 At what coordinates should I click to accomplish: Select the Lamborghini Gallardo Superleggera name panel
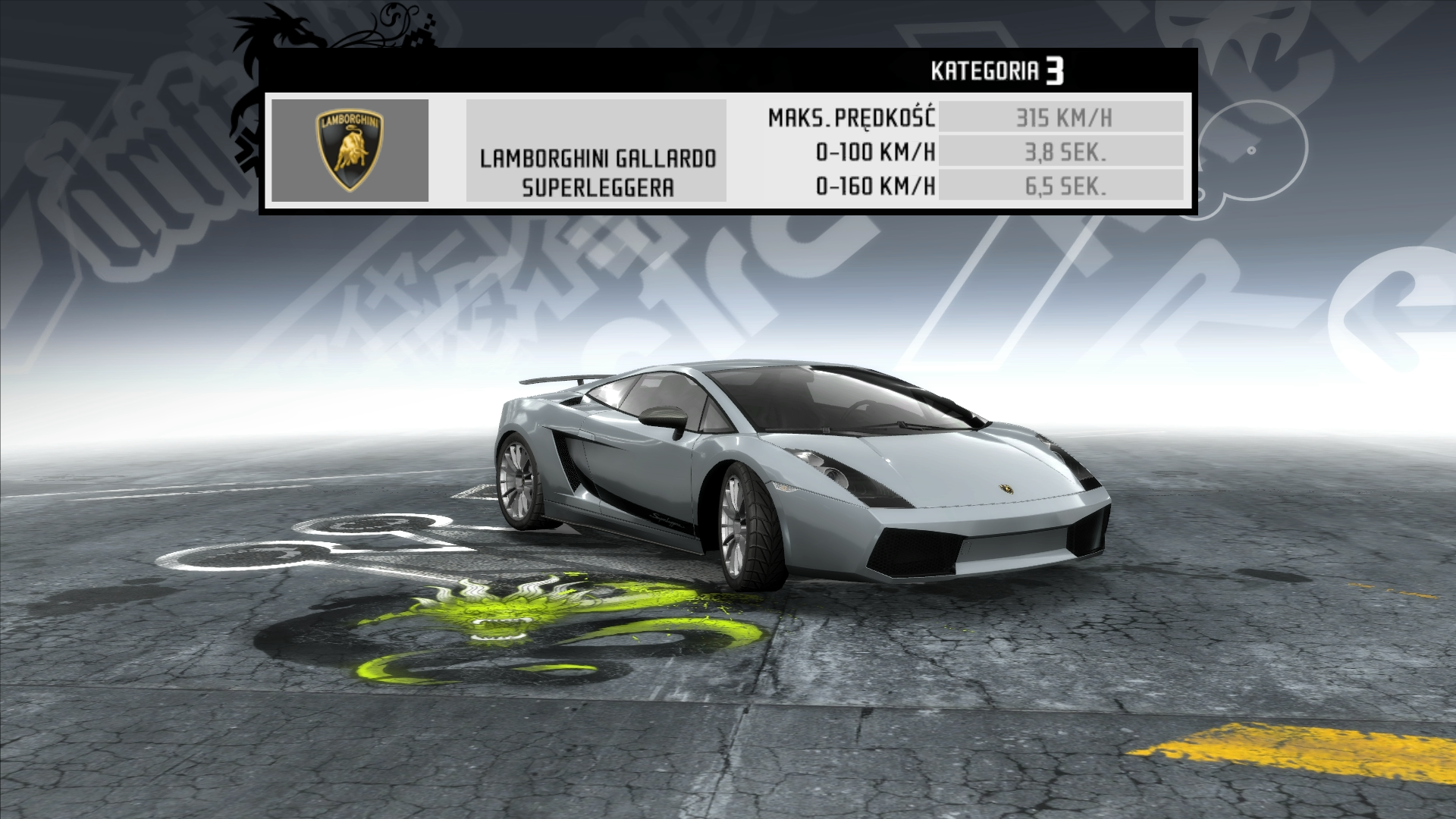pos(596,151)
